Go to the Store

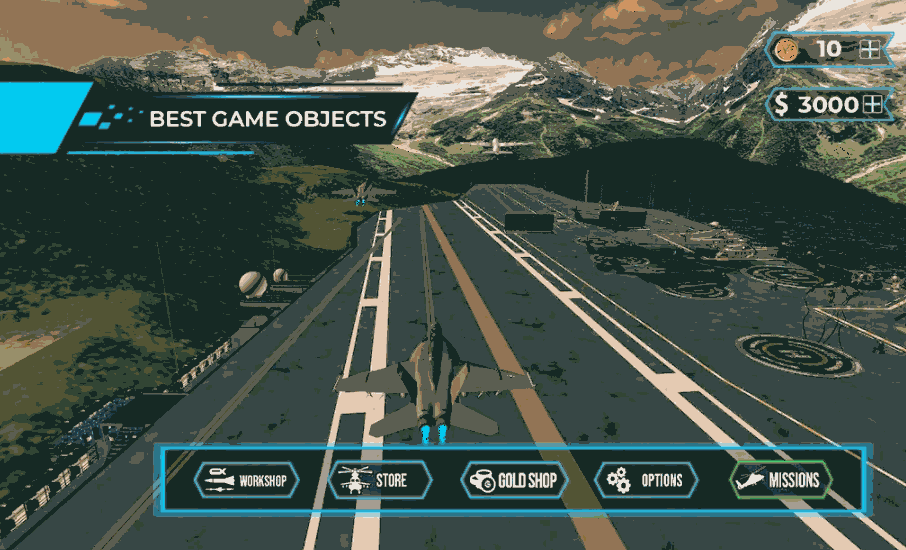(x=379, y=480)
